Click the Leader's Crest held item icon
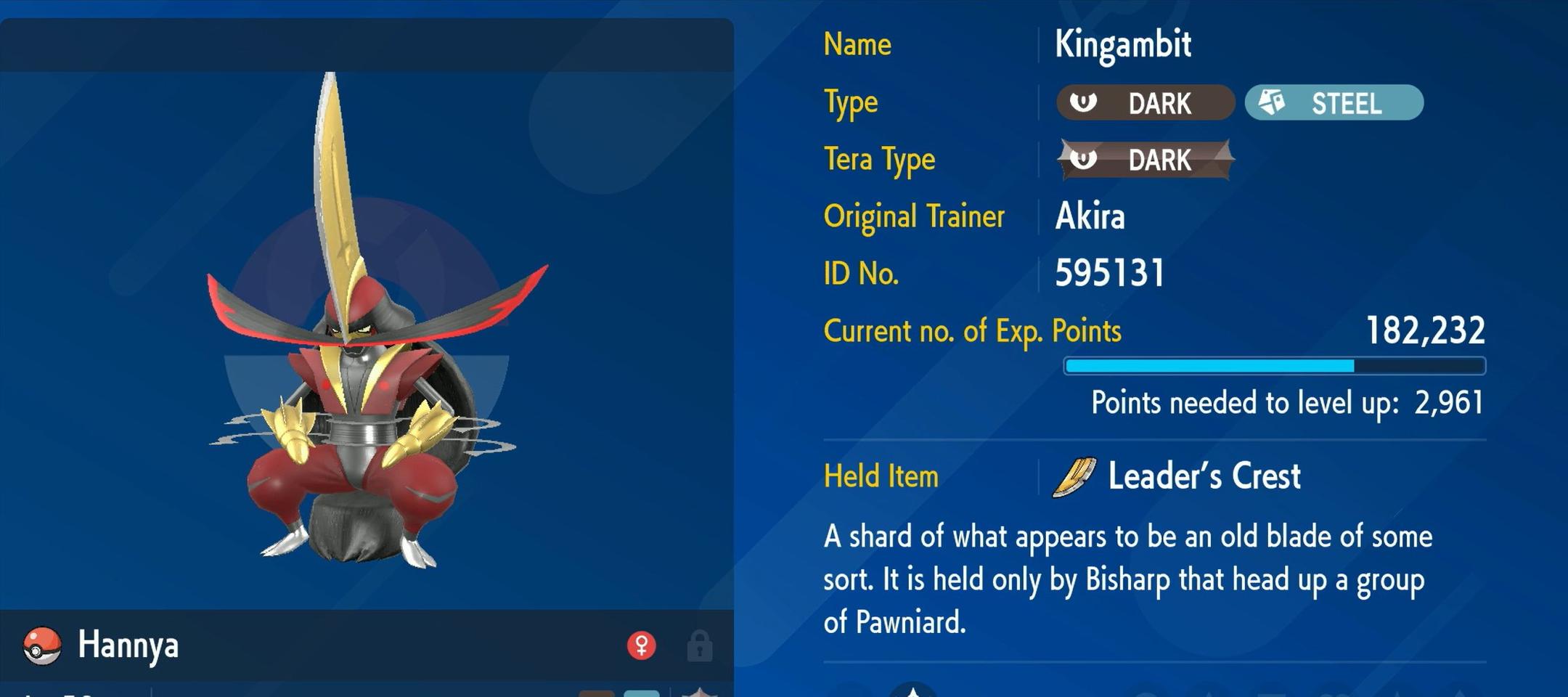Viewport: 1568px width, 697px height. pyautogui.click(x=1073, y=477)
